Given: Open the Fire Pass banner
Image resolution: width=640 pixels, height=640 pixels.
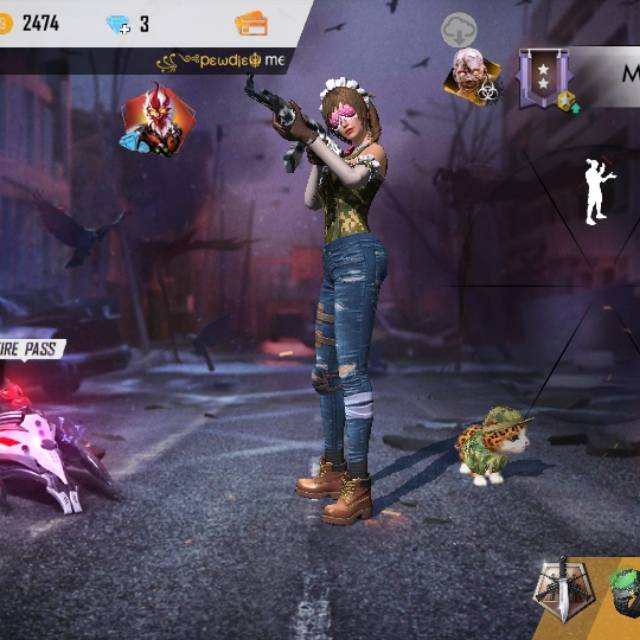Looking at the screenshot, I should pos(30,349).
